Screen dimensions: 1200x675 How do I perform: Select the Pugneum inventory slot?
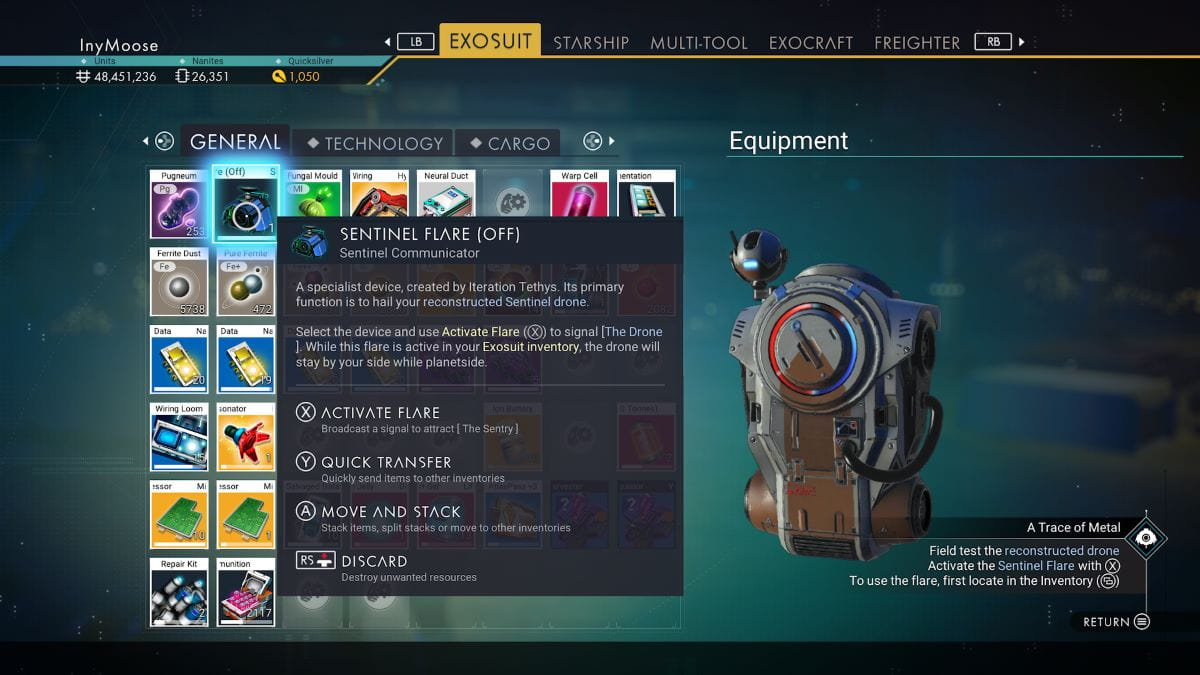tap(179, 204)
